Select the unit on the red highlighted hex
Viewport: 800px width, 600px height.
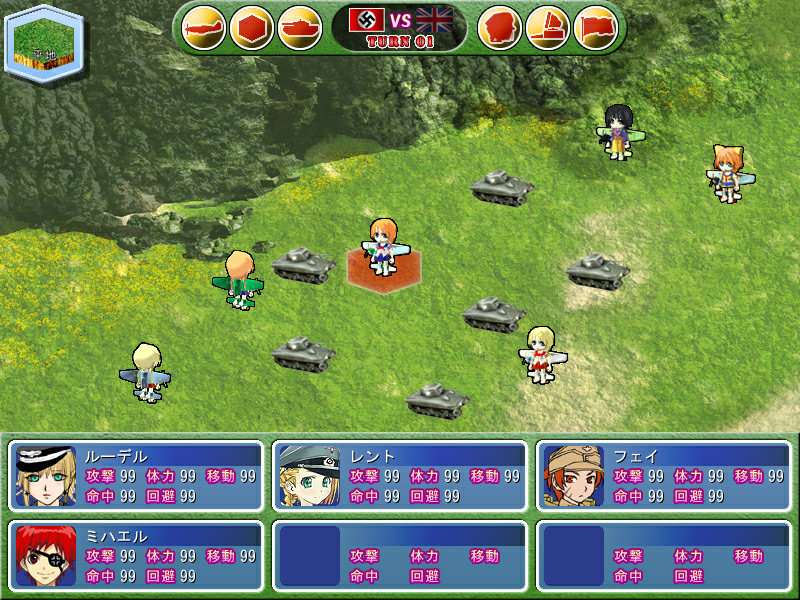(x=384, y=248)
